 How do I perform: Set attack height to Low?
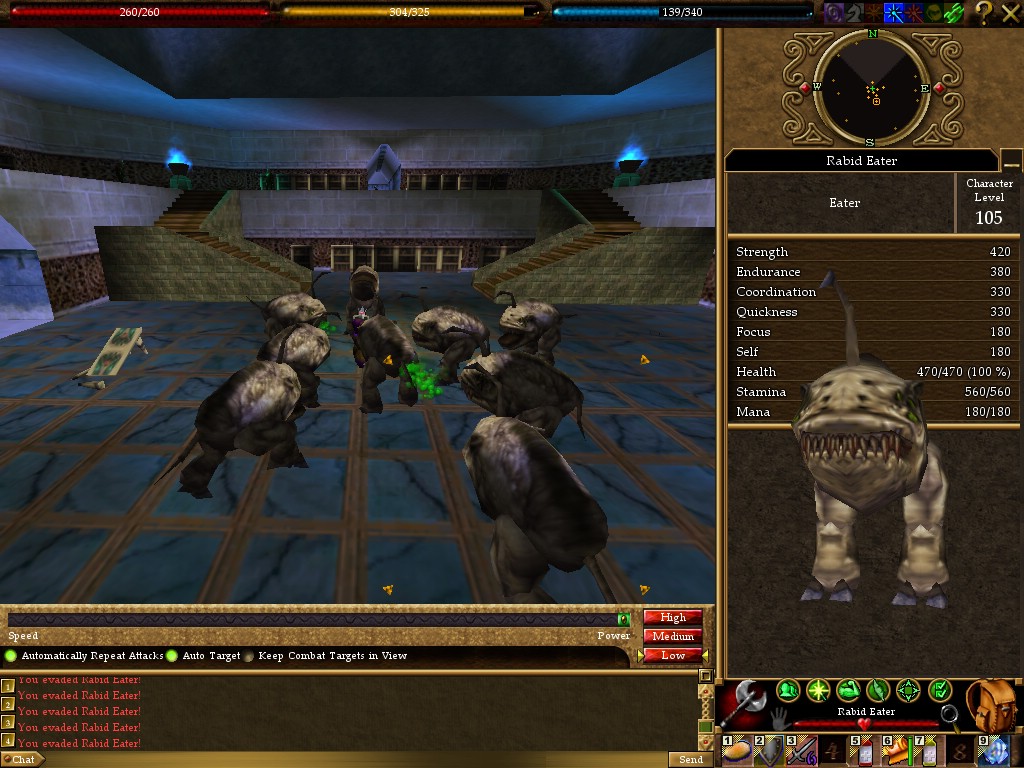[672, 655]
